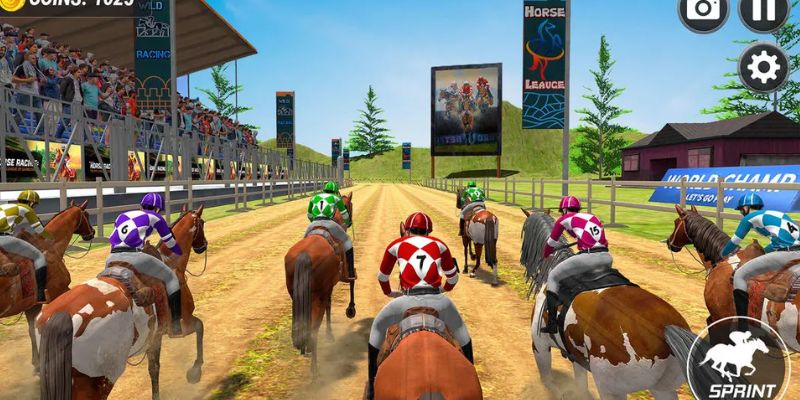Take a screenshot with the camera button
Image resolution: width=800 pixels, height=400 pixels.
pyautogui.click(x=703, y=9)
